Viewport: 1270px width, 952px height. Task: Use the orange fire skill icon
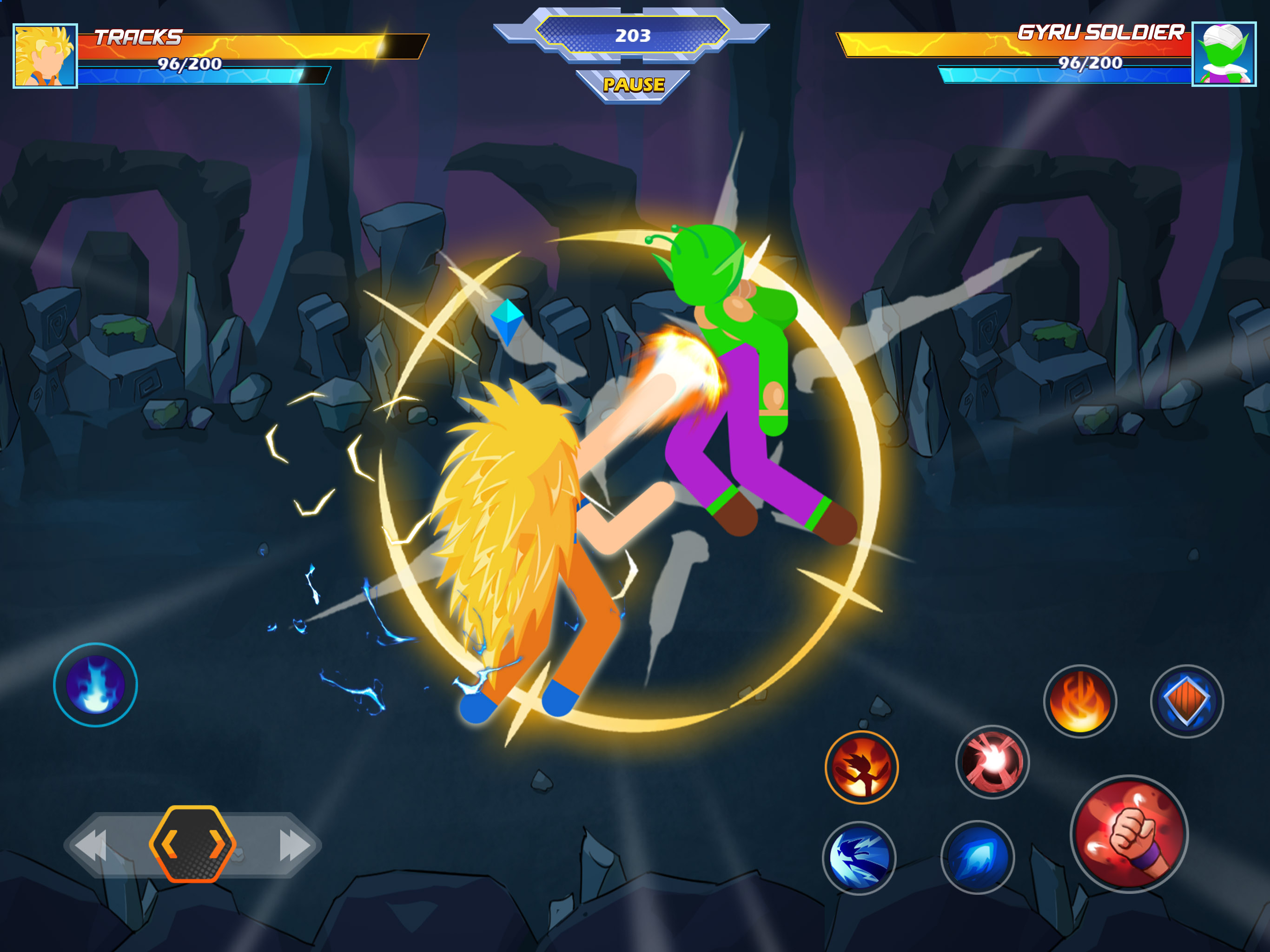[1080, 701]
